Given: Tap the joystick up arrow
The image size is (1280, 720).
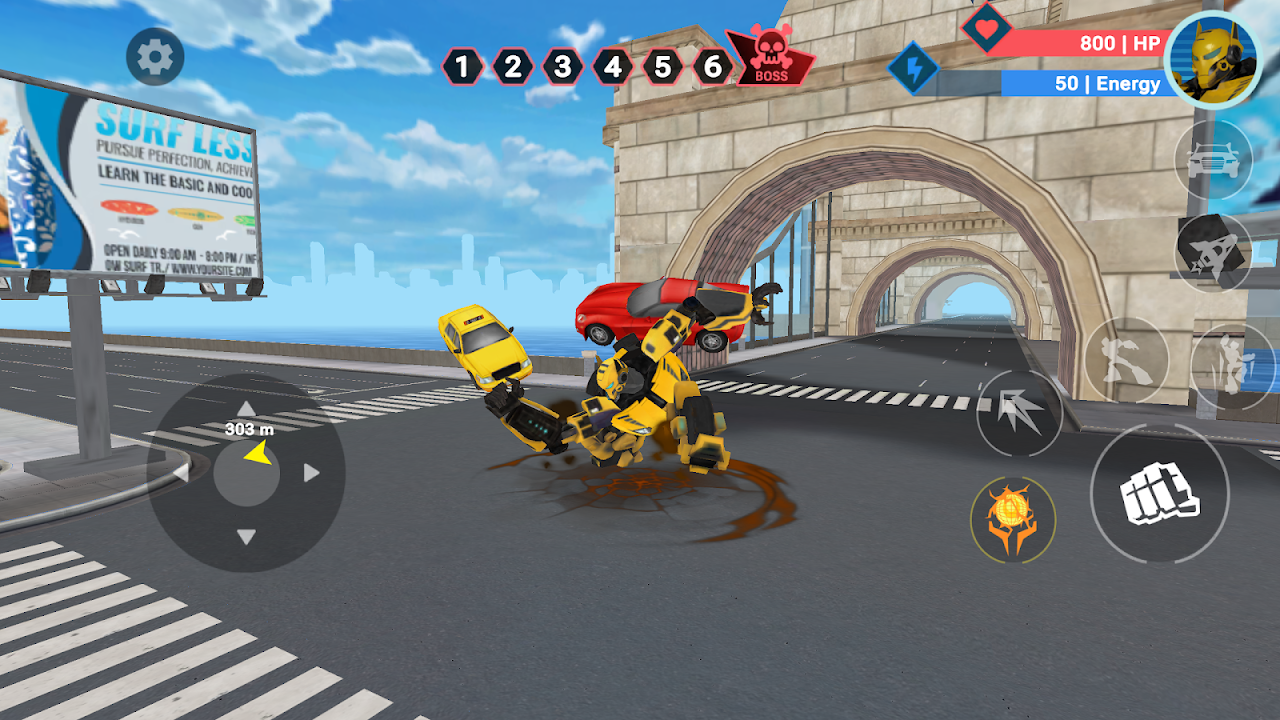Looking at the screenshot, I should pyautogui.click(x=246, y=407).
